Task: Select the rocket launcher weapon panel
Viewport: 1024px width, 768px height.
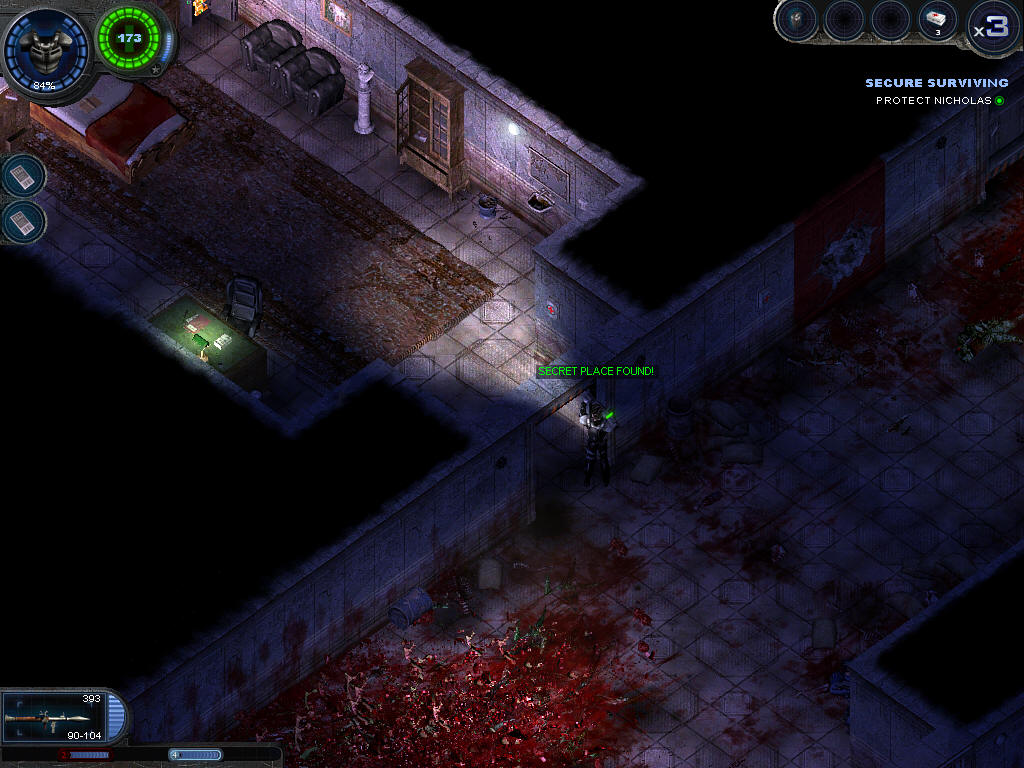Action: [x=55, y=717]
